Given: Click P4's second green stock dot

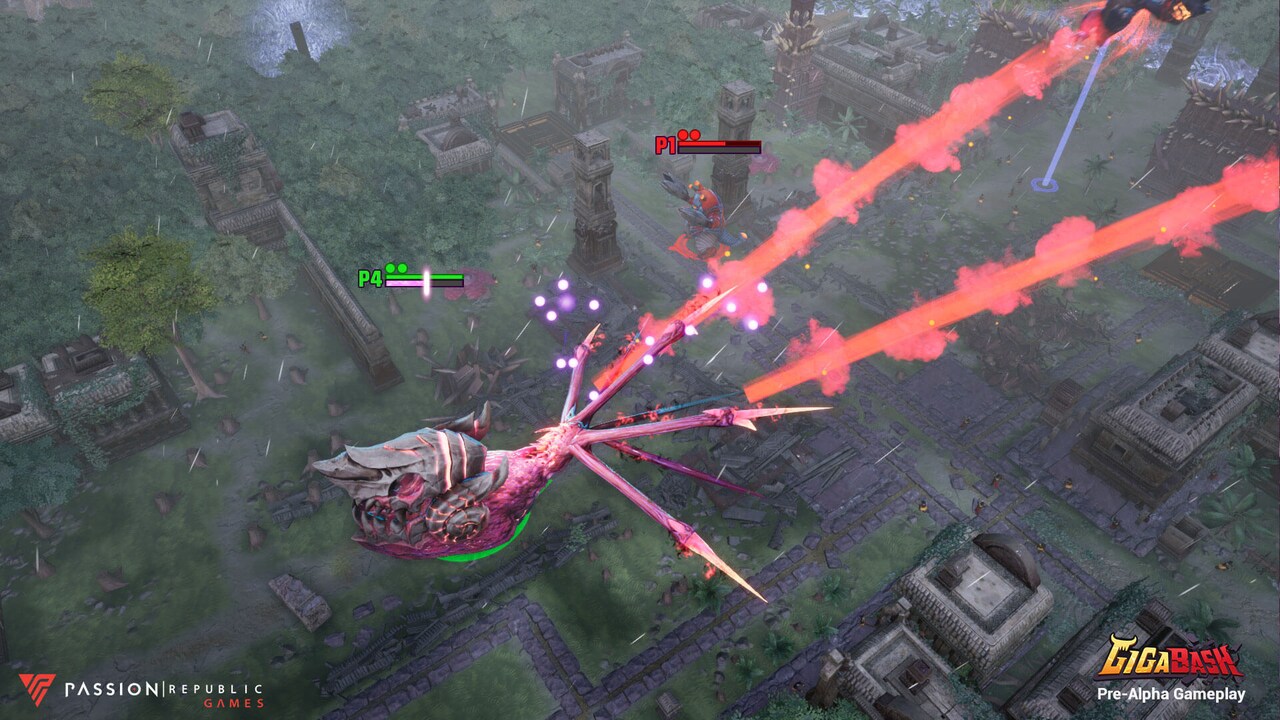Looking at the screenshot, I should (402, 267).
